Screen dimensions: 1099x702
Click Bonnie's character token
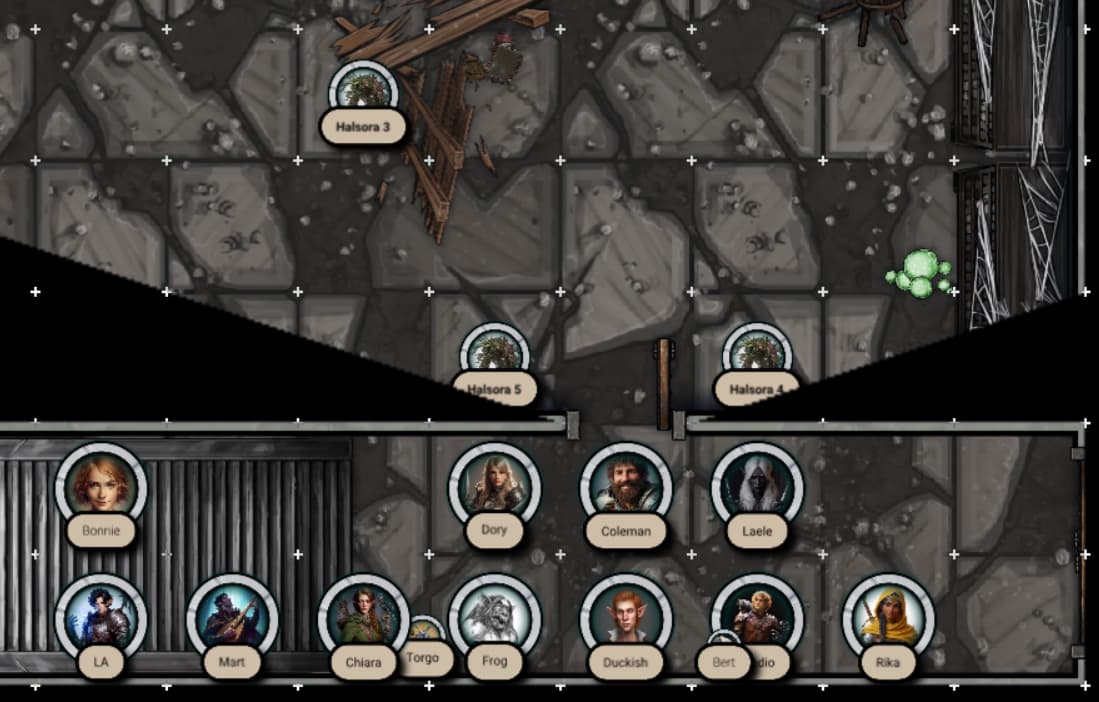[x=101, y=486]
